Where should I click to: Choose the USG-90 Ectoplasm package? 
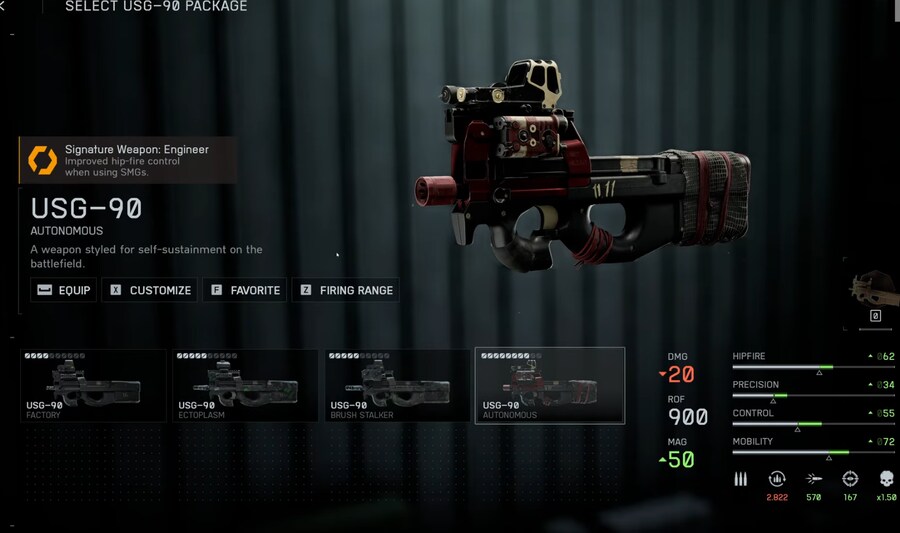245,385
